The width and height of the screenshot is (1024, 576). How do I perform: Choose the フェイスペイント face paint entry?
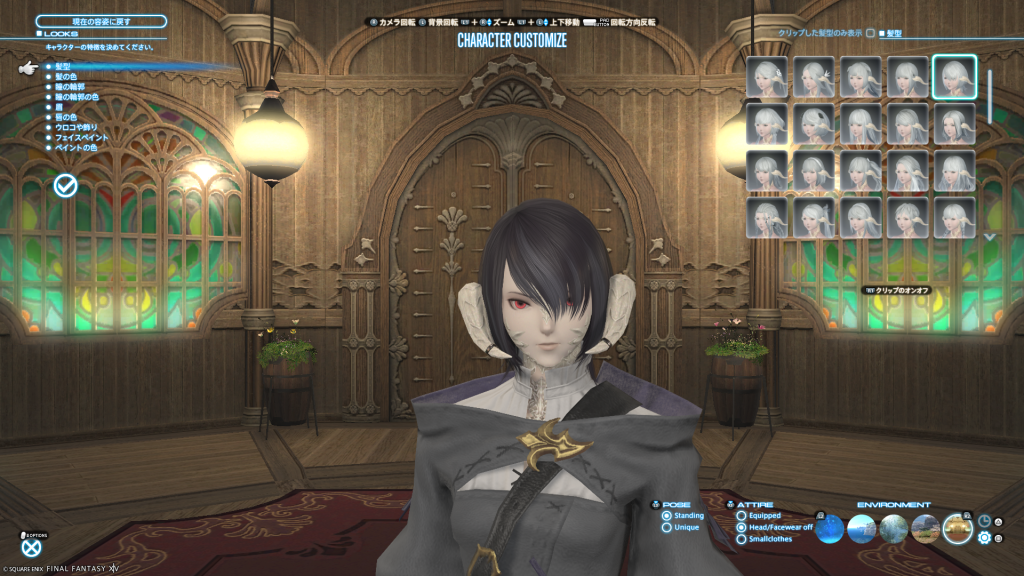tap(78, 137)
